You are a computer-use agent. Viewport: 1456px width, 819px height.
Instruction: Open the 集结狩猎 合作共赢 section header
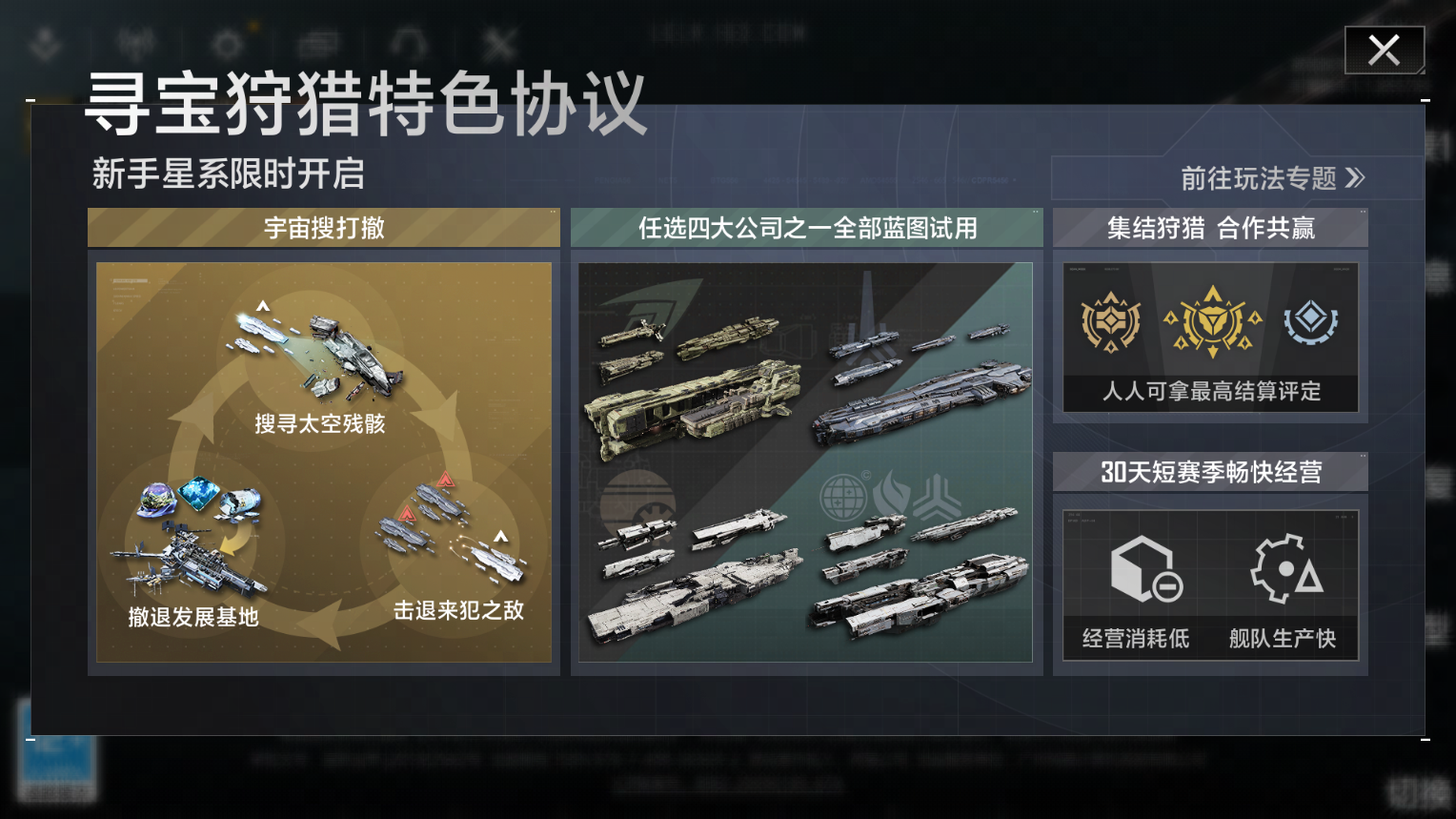pyautogui.click(x=1210, y=228)
